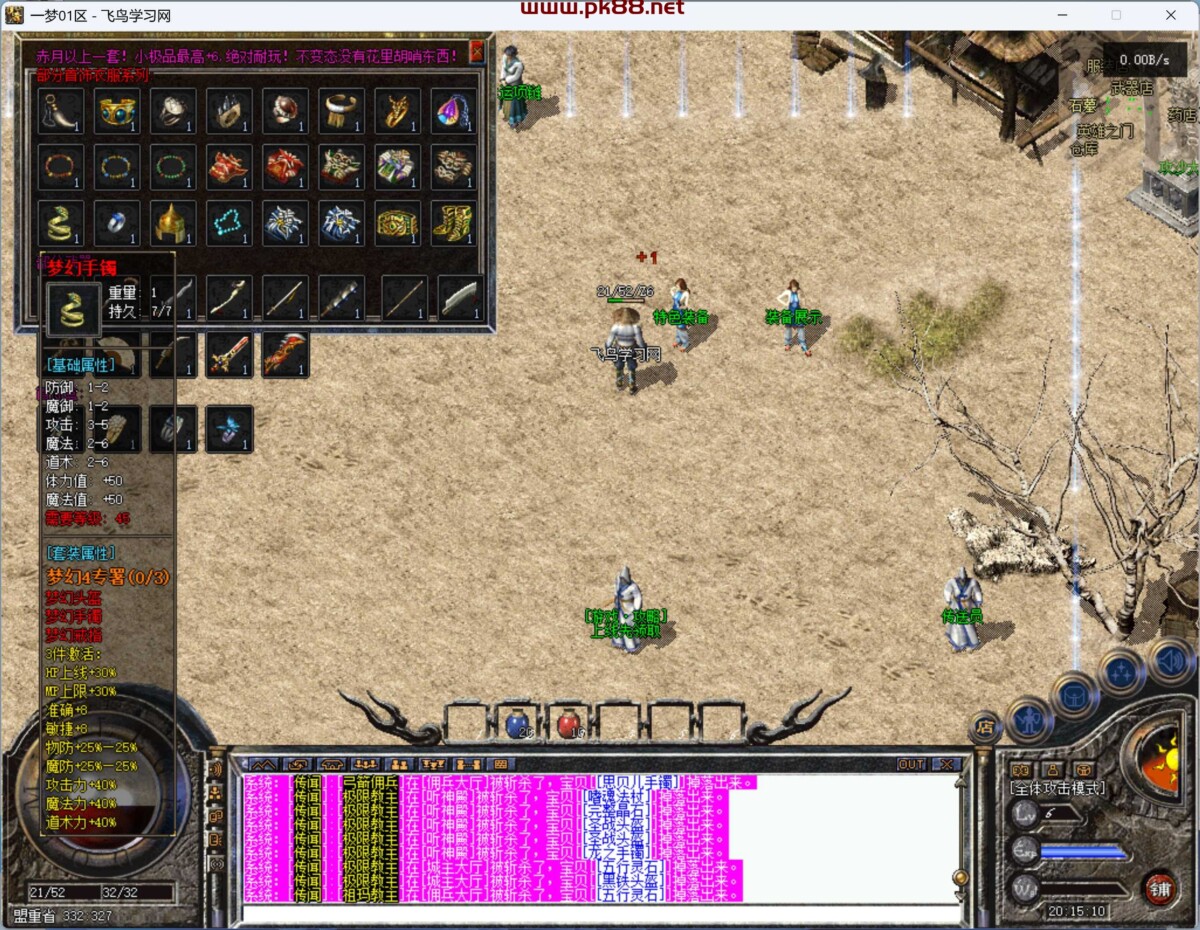Viewport: 1200px width, 930px height.
Task: Pick the golden helmet item slot
Action: [173, 222]
